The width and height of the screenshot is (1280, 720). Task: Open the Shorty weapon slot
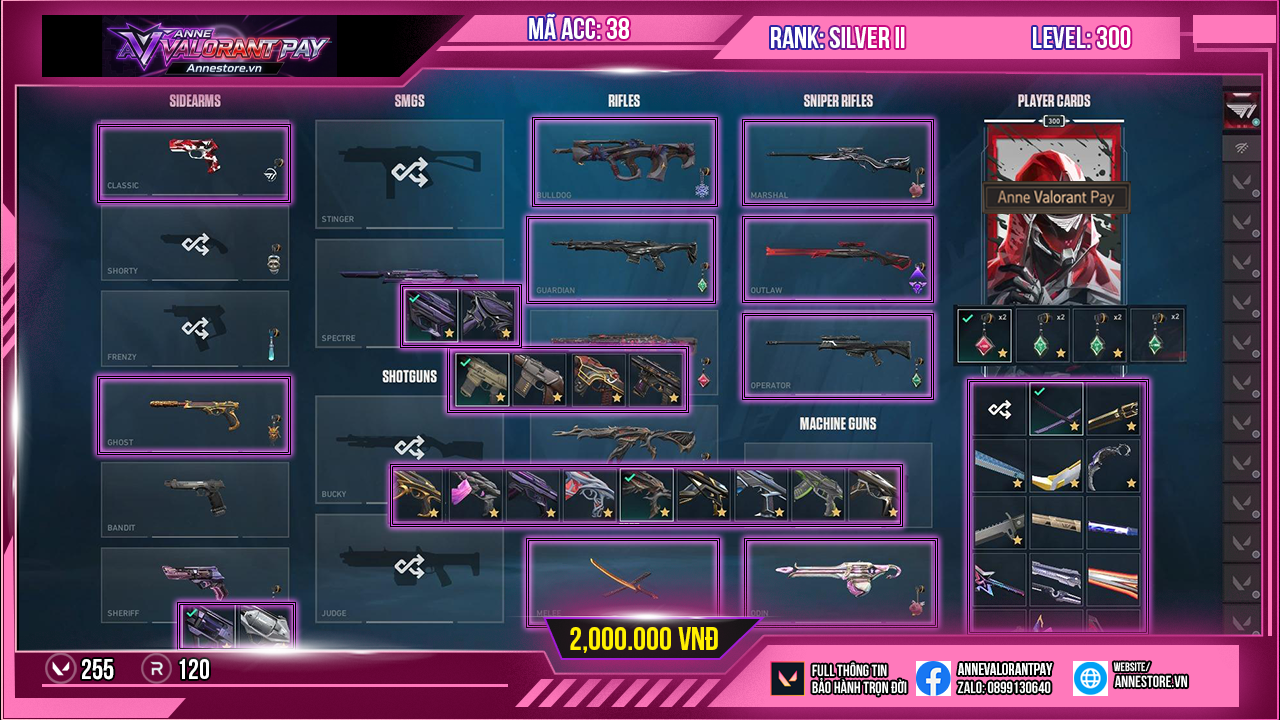pyautogui.click(x=194, y=246)
